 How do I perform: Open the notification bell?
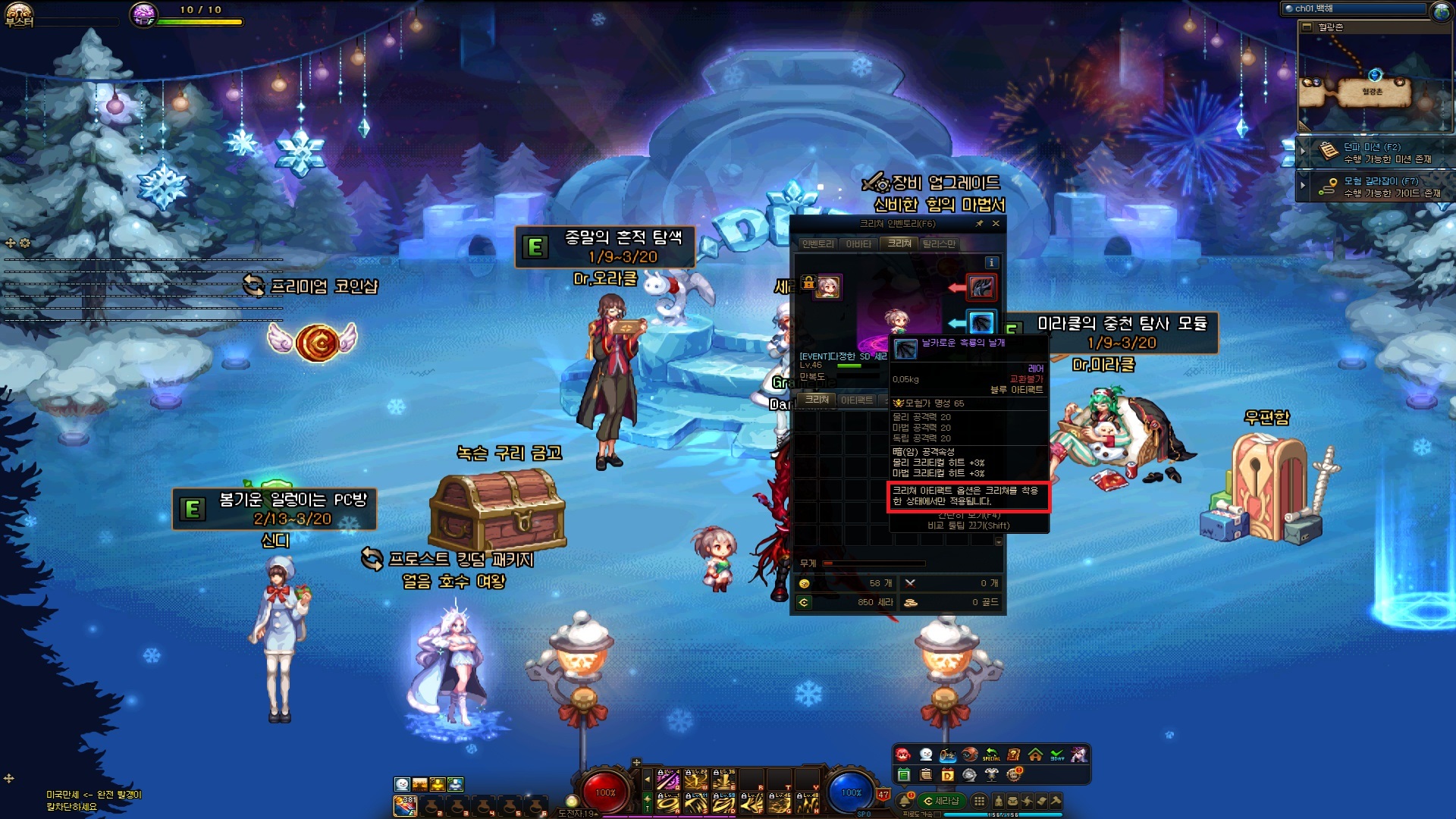point(904,801)
